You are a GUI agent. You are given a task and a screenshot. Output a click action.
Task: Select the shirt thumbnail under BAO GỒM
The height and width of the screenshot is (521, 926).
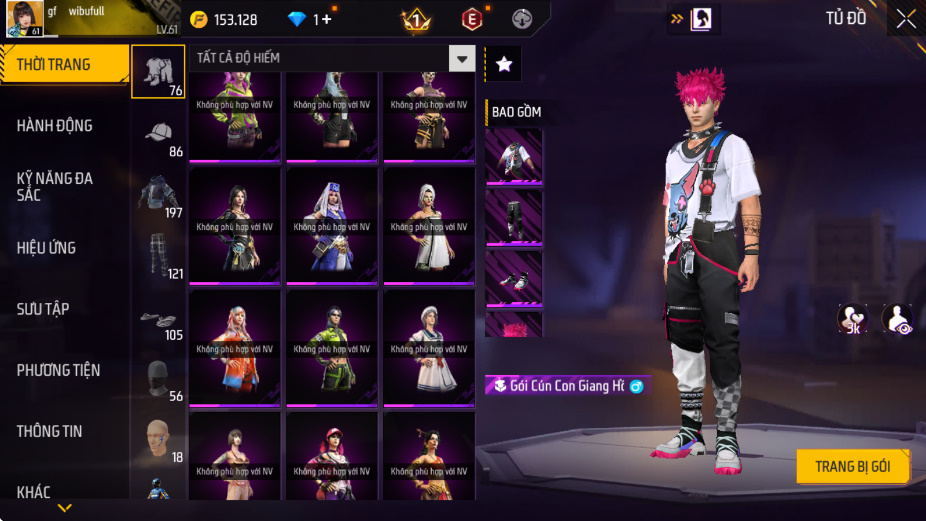[513, 156]
